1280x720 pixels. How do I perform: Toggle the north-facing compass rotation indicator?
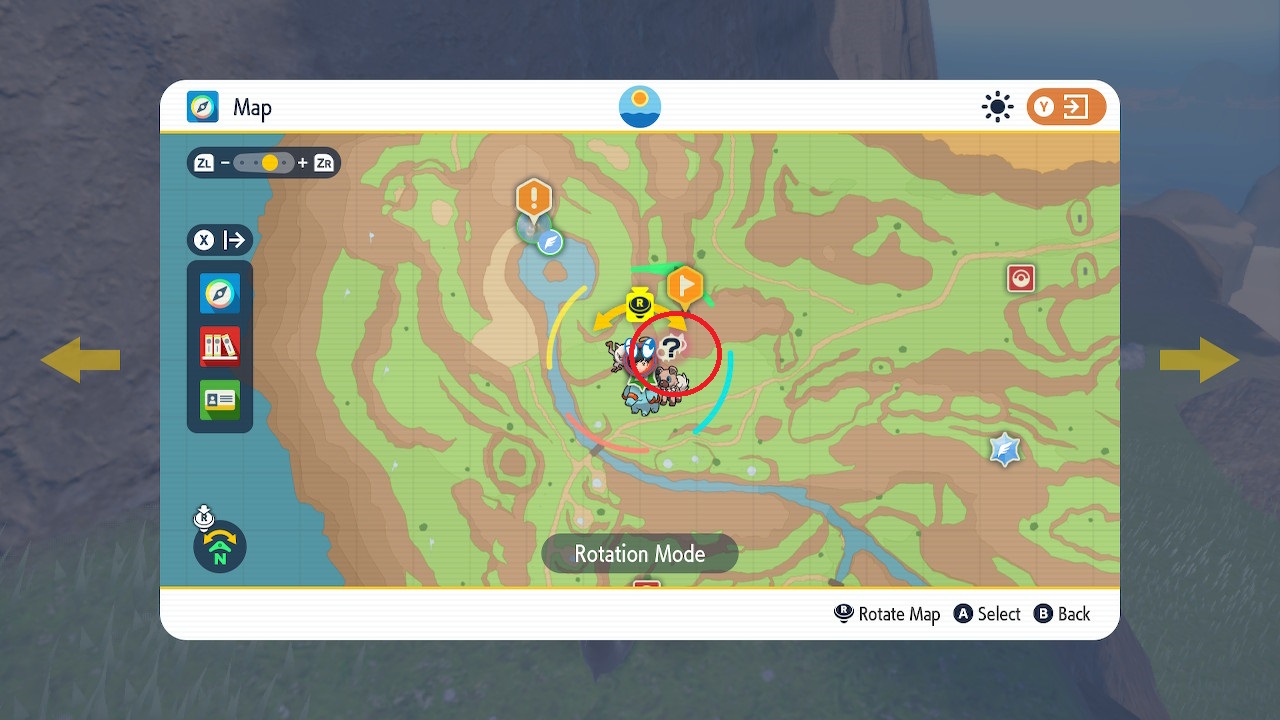click(x=220, y=546)
